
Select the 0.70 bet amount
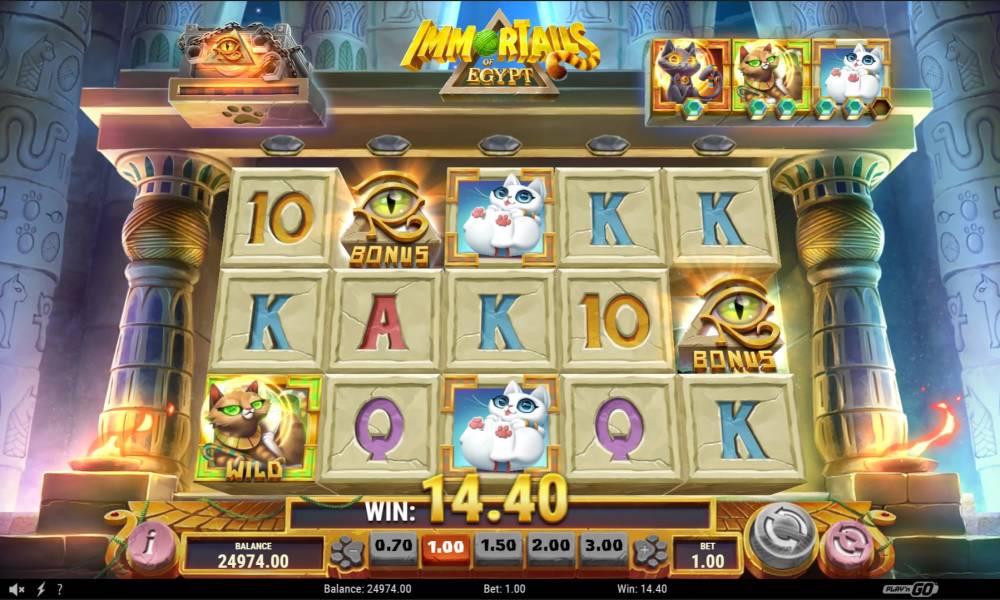pyautogui.click(x=391, y=548)
